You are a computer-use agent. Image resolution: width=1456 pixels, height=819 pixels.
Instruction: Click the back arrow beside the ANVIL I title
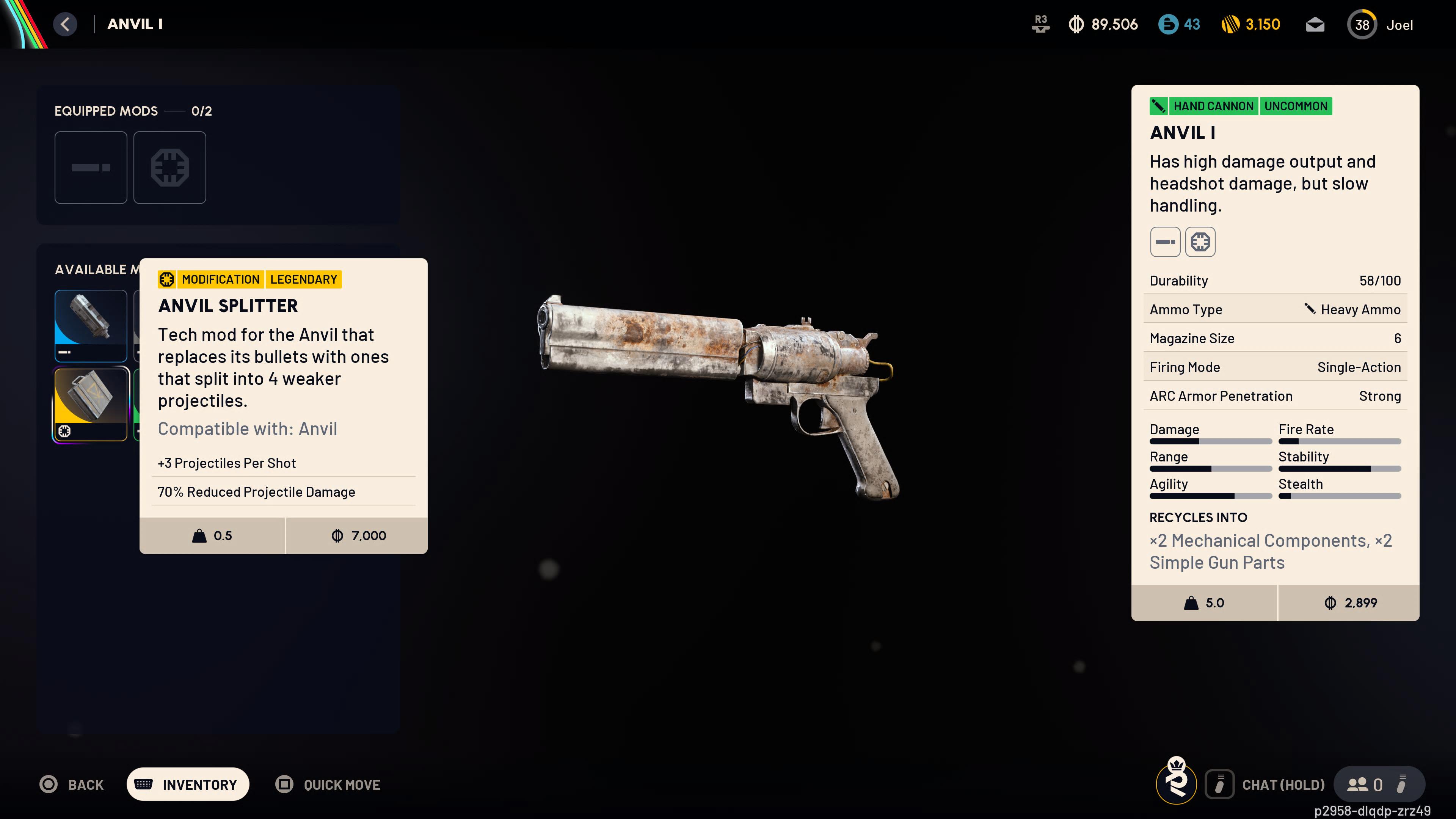[x=65, y=24]
